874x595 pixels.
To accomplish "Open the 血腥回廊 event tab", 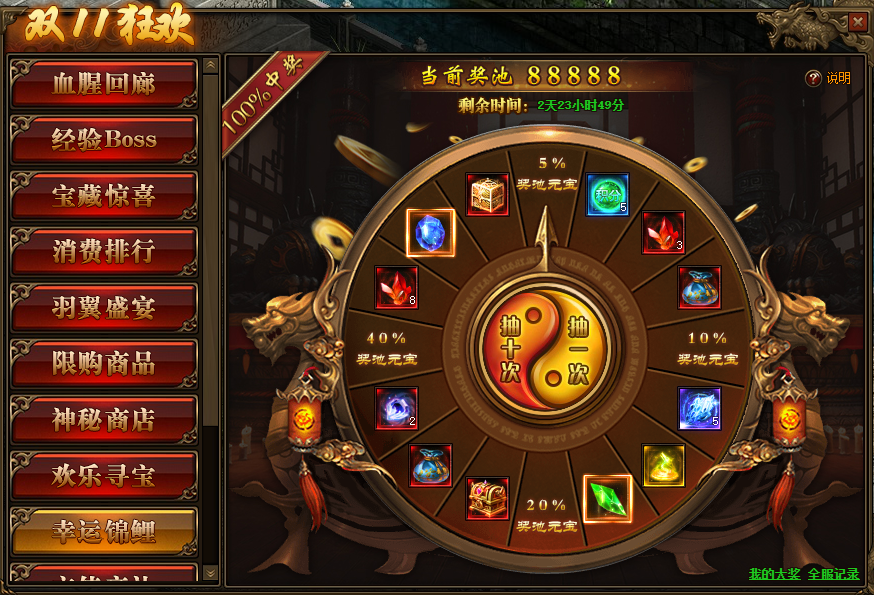I will (x=104, y=85).
